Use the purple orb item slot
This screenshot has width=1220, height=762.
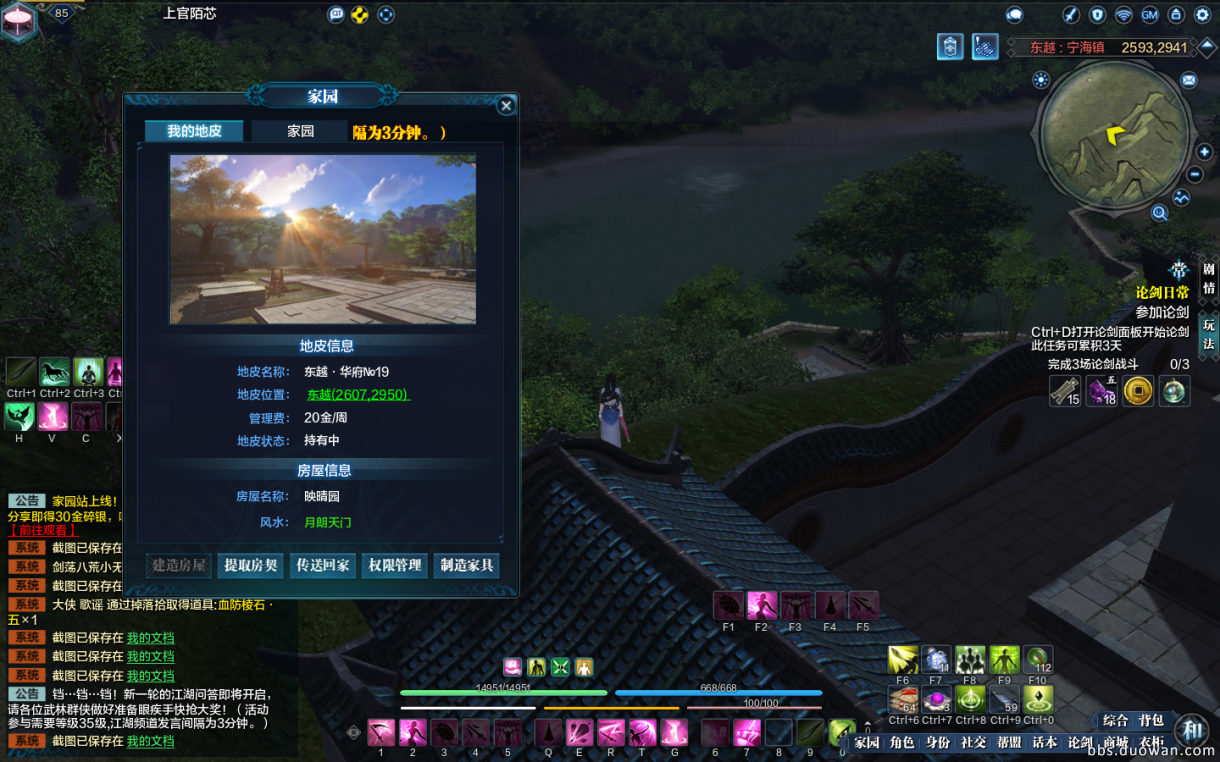pyautogui.click(x=936, y=699)
